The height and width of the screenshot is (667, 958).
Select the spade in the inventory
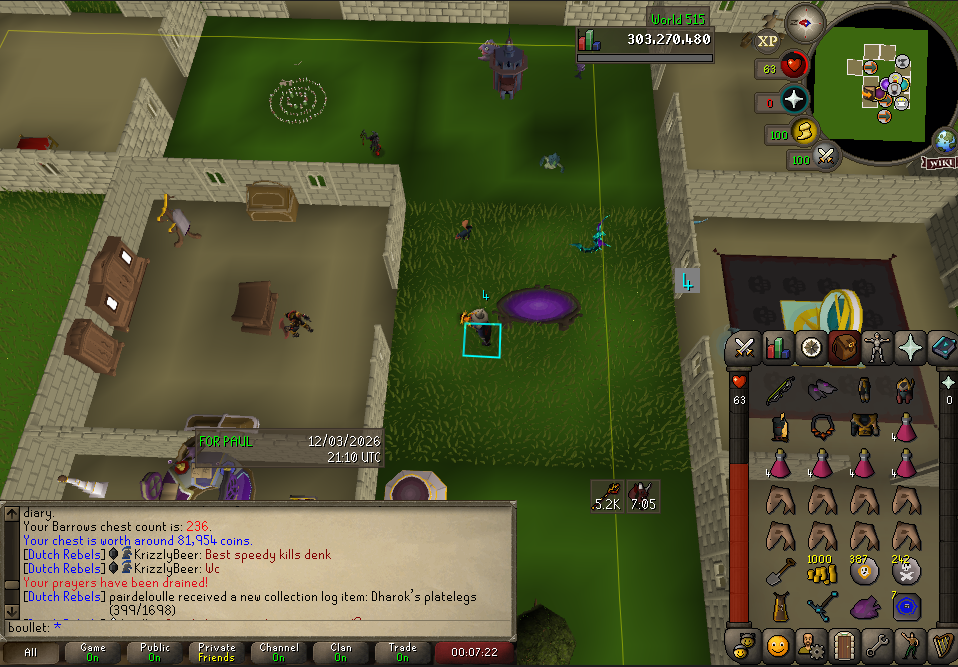tap(781, 573)
